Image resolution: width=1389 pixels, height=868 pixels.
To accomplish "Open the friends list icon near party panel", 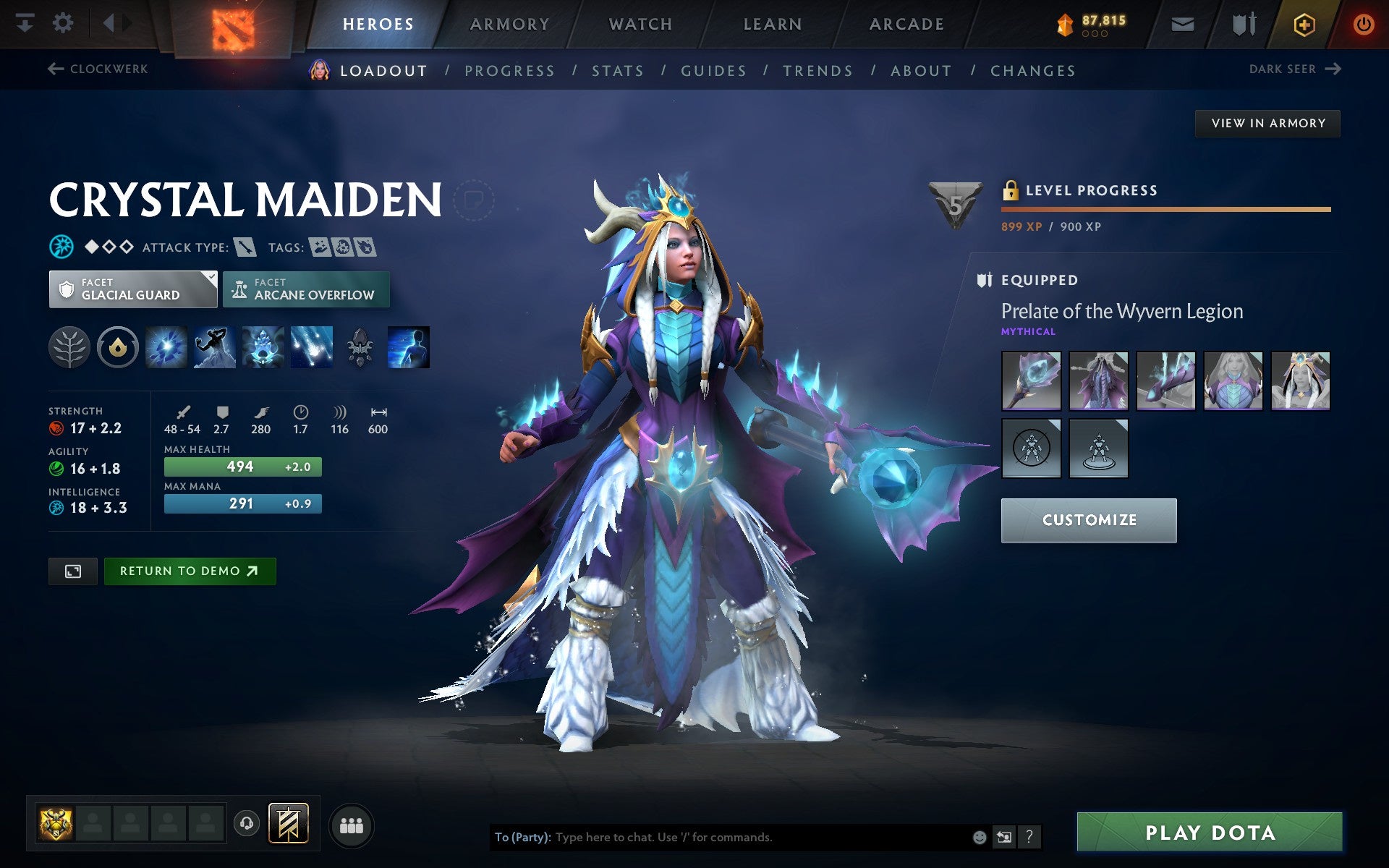I will [x=352, y=823].
